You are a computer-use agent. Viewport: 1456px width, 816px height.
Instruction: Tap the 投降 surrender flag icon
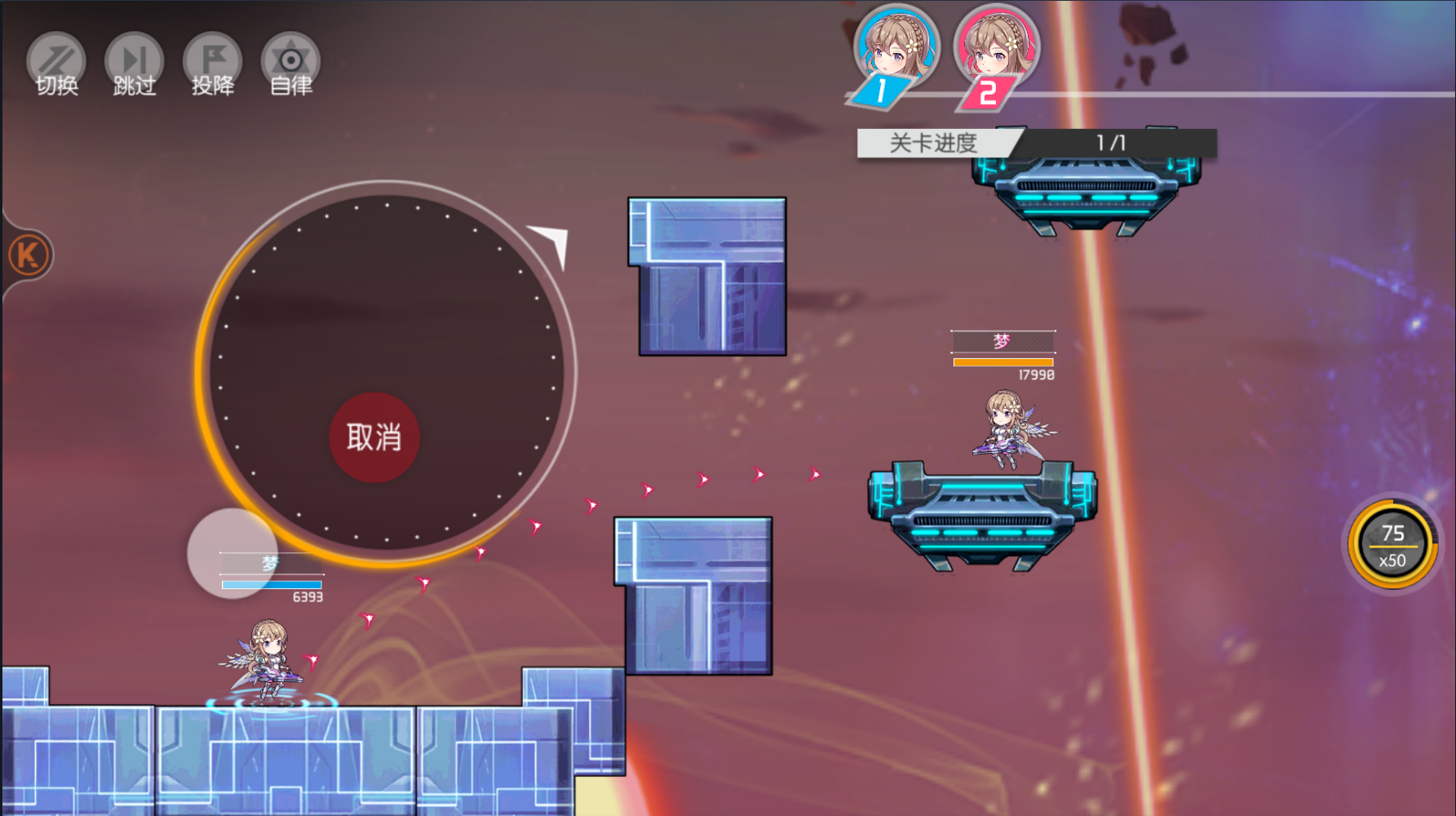tap(211, 59)
